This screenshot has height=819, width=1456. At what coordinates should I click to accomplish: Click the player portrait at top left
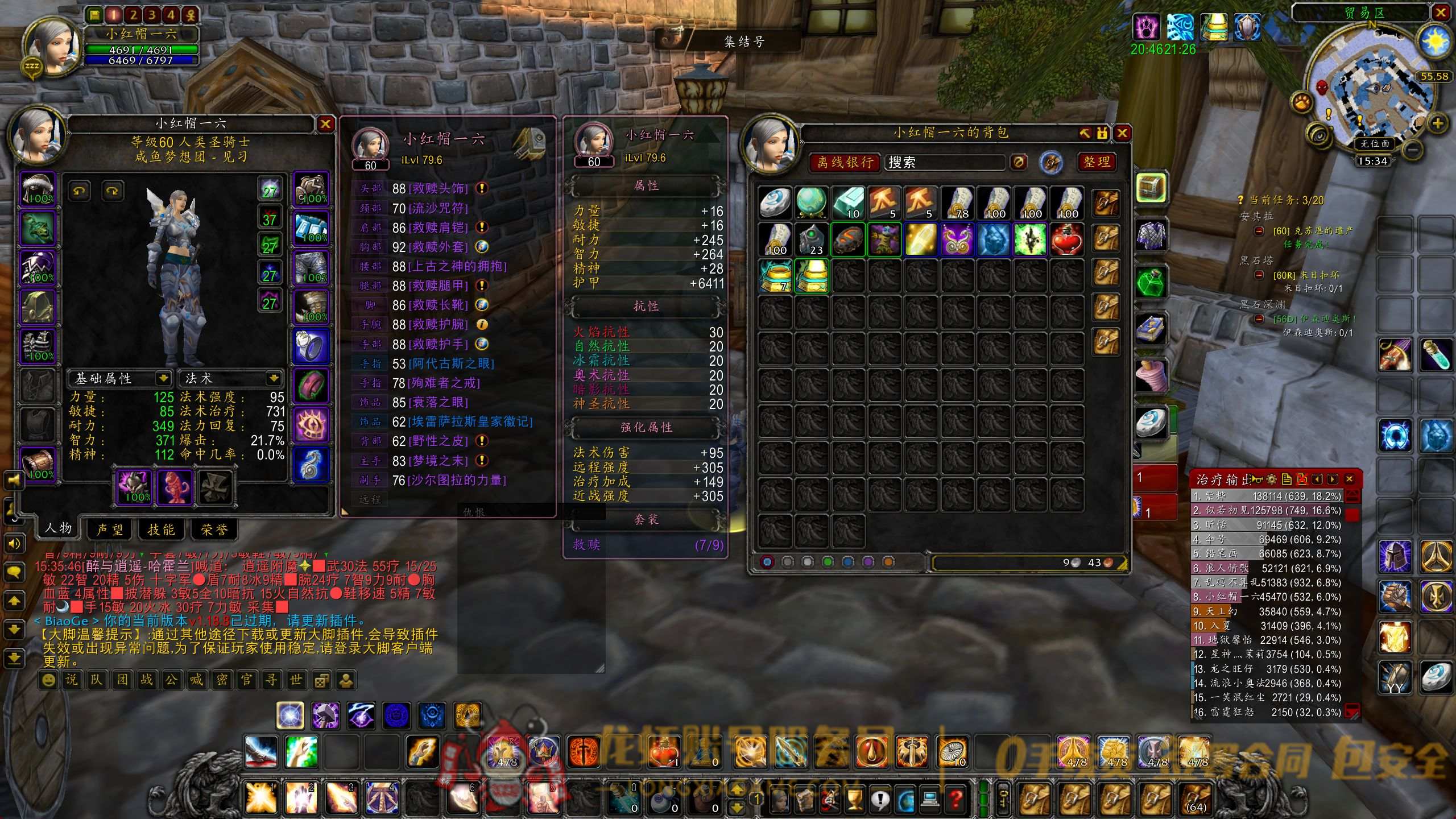coord(52,45)
